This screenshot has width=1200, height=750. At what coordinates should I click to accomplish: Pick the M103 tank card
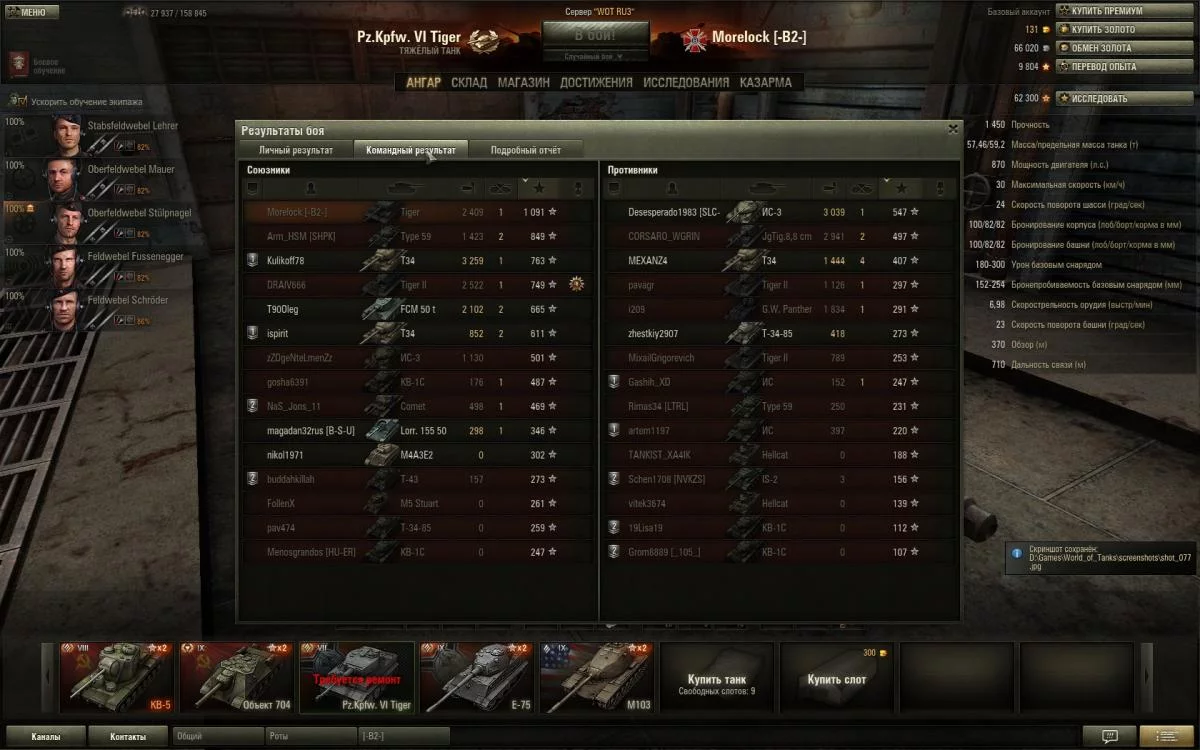596,677
